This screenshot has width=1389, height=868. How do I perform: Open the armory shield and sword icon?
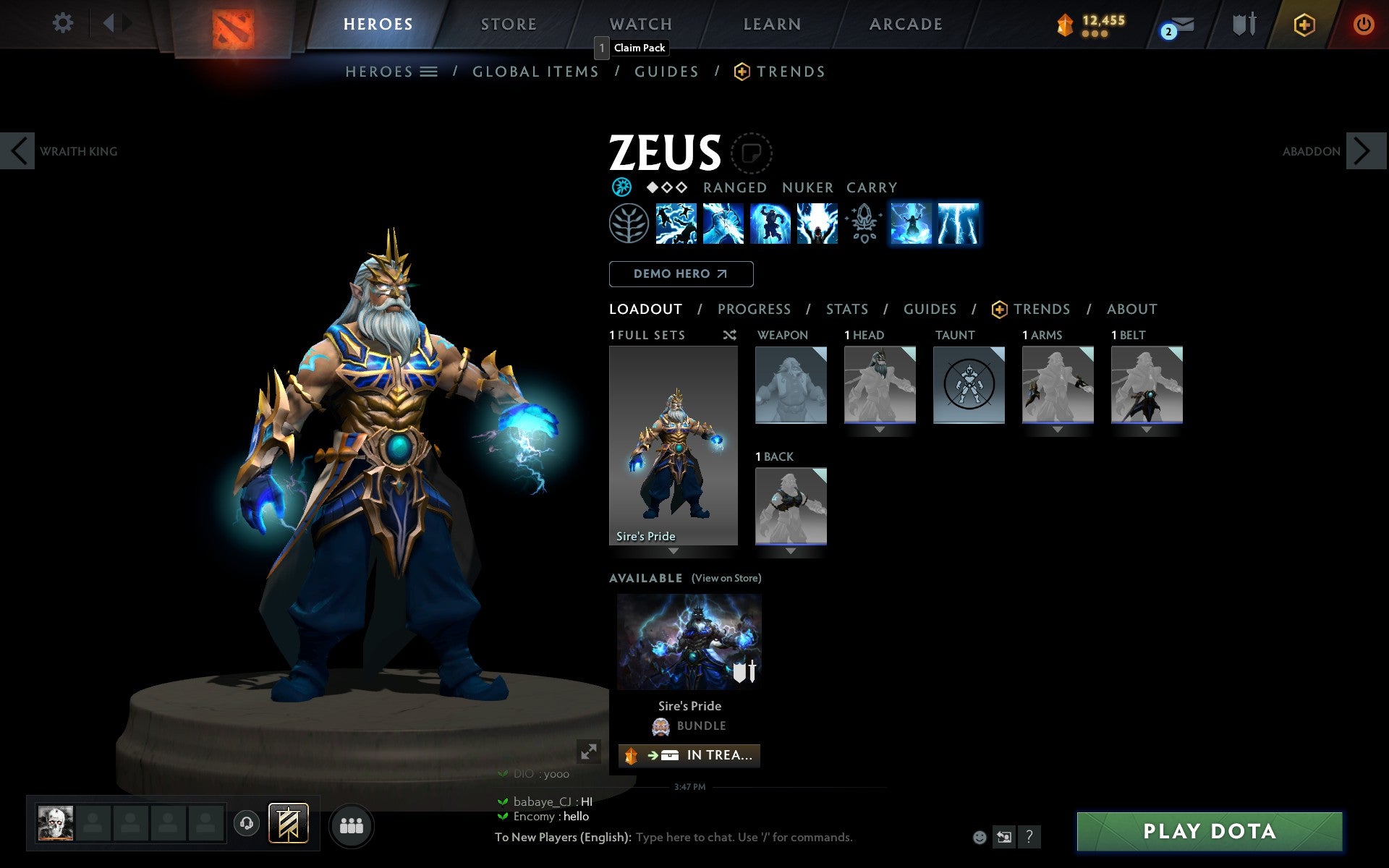[1242, 24]
